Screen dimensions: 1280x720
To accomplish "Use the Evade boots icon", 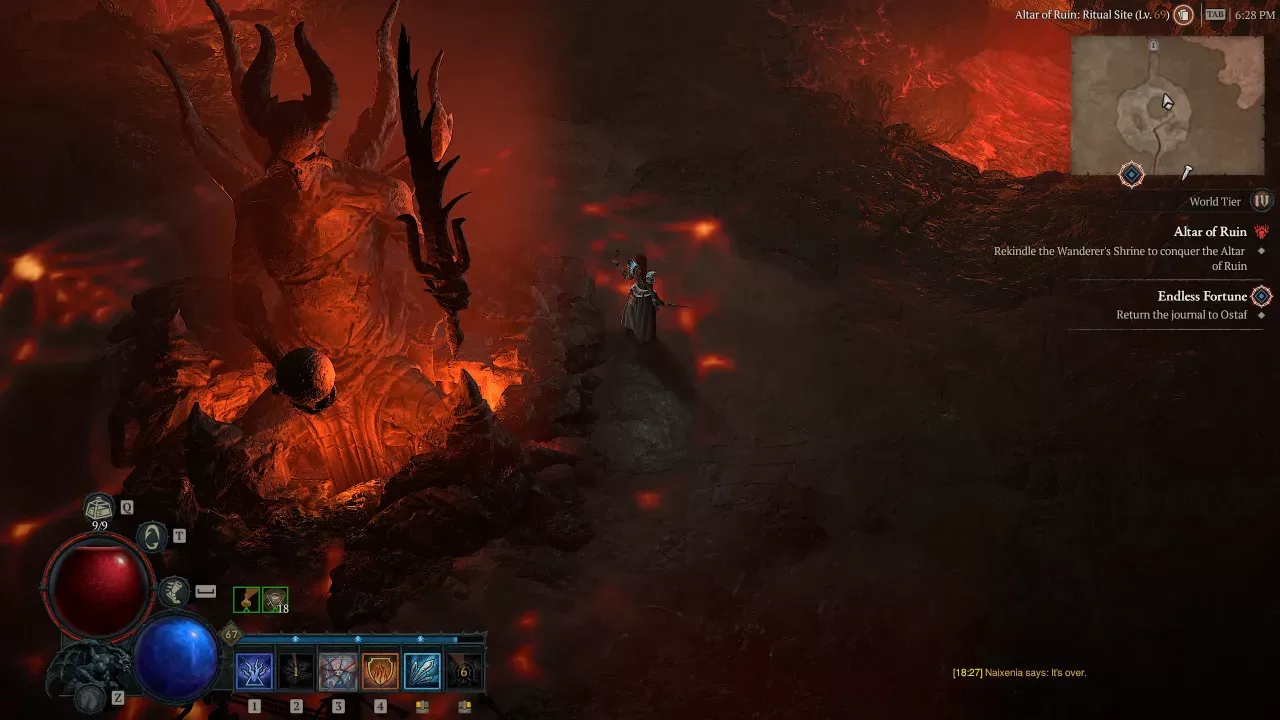I will [172, 592].
